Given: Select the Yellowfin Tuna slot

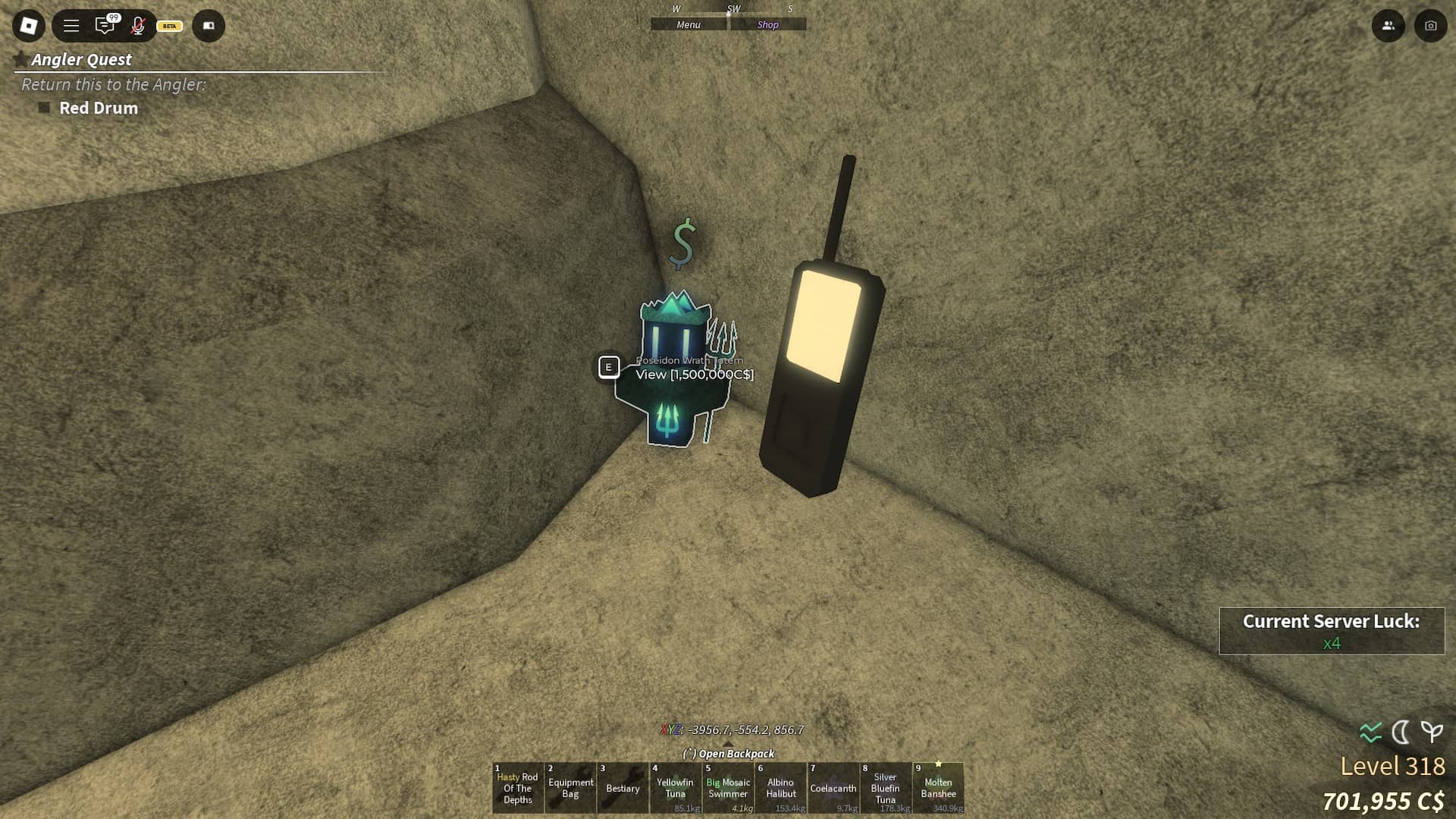Looking at the screenshot, I should tap(675, 788).
